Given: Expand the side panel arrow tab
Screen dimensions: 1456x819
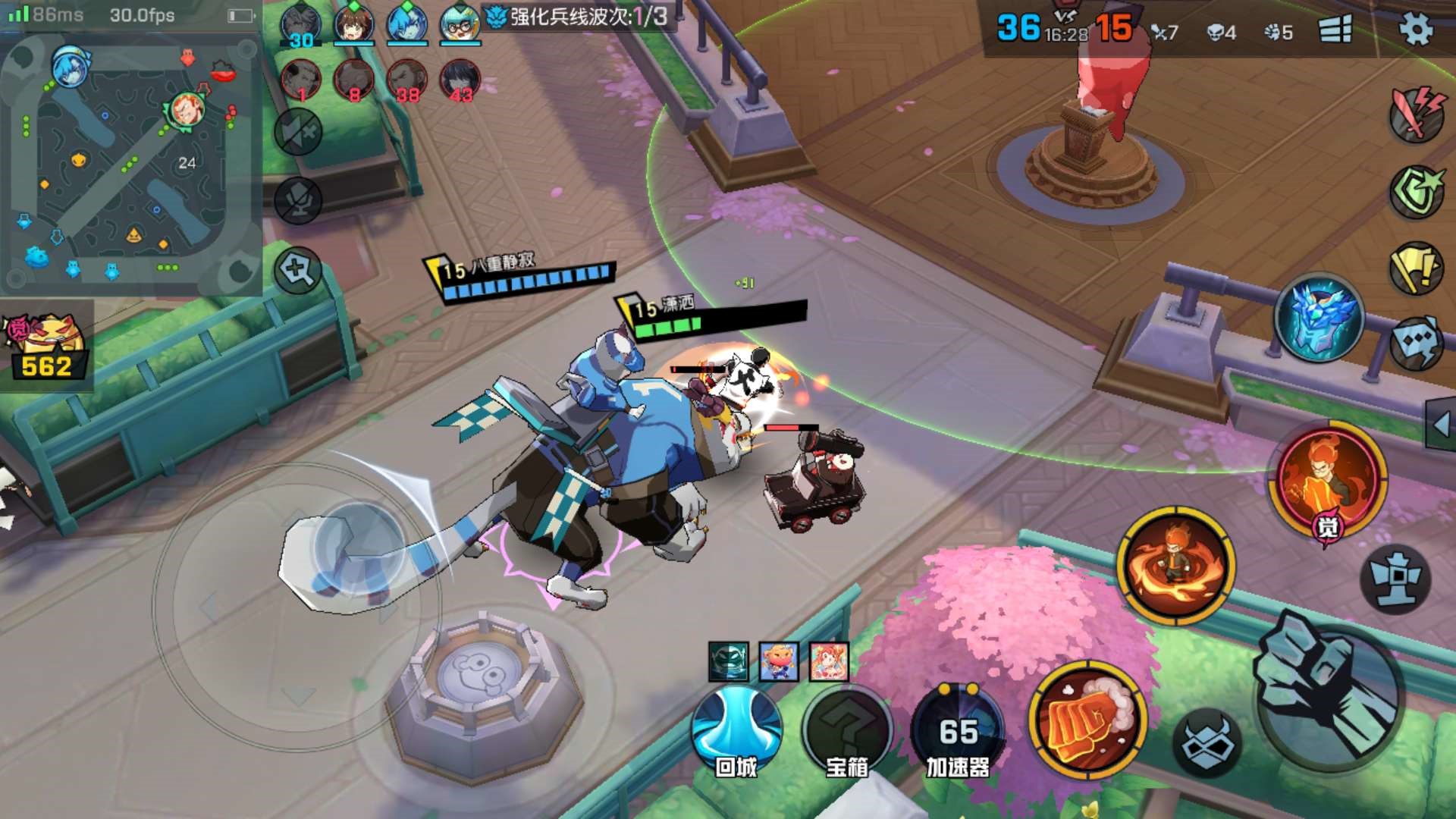Looking at the screenshot, I should click(x=1441, y=425).
